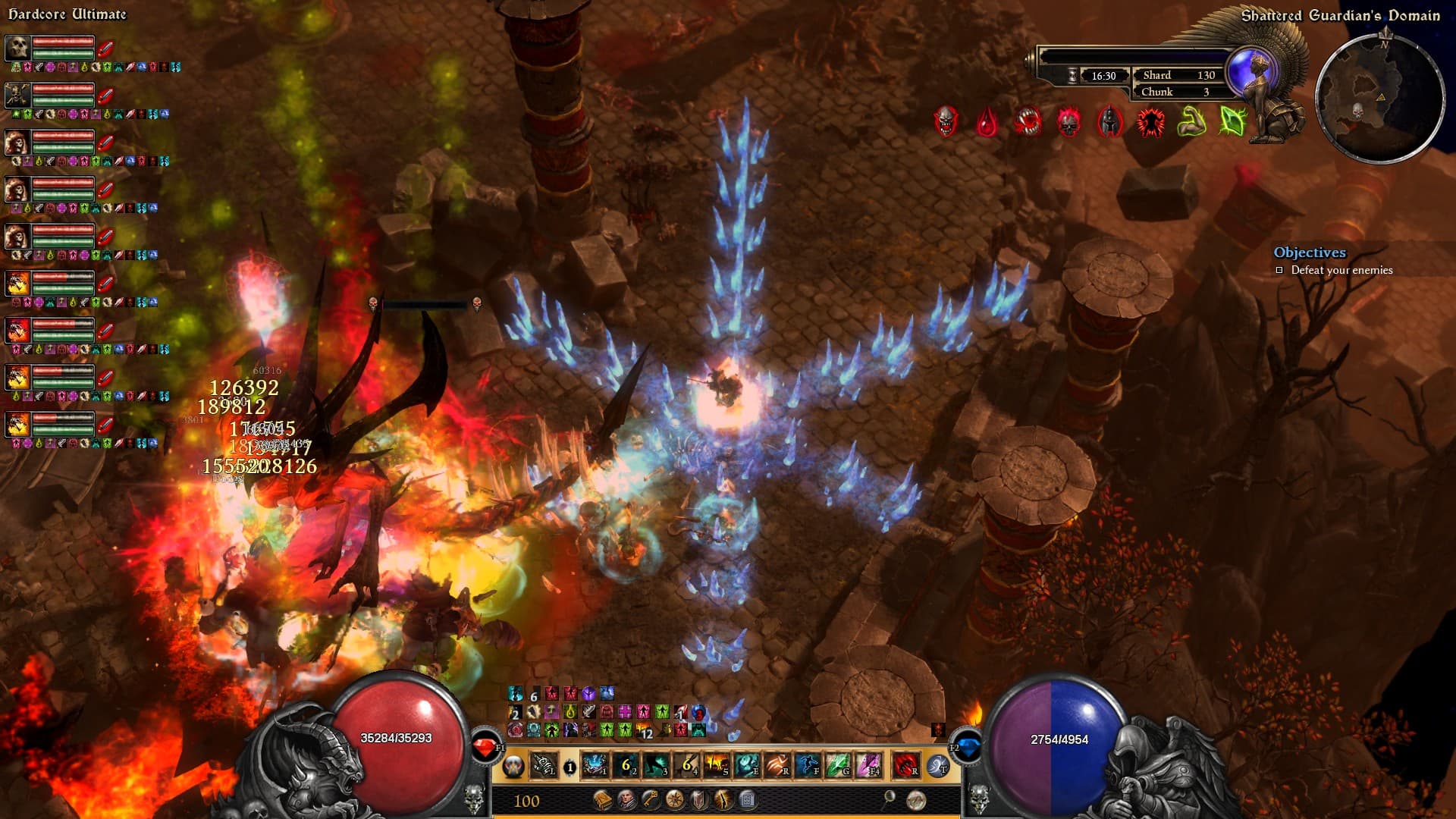Screen dimensions: 1456x819
Task: Open the document list menu button
Action: [747, 799]
